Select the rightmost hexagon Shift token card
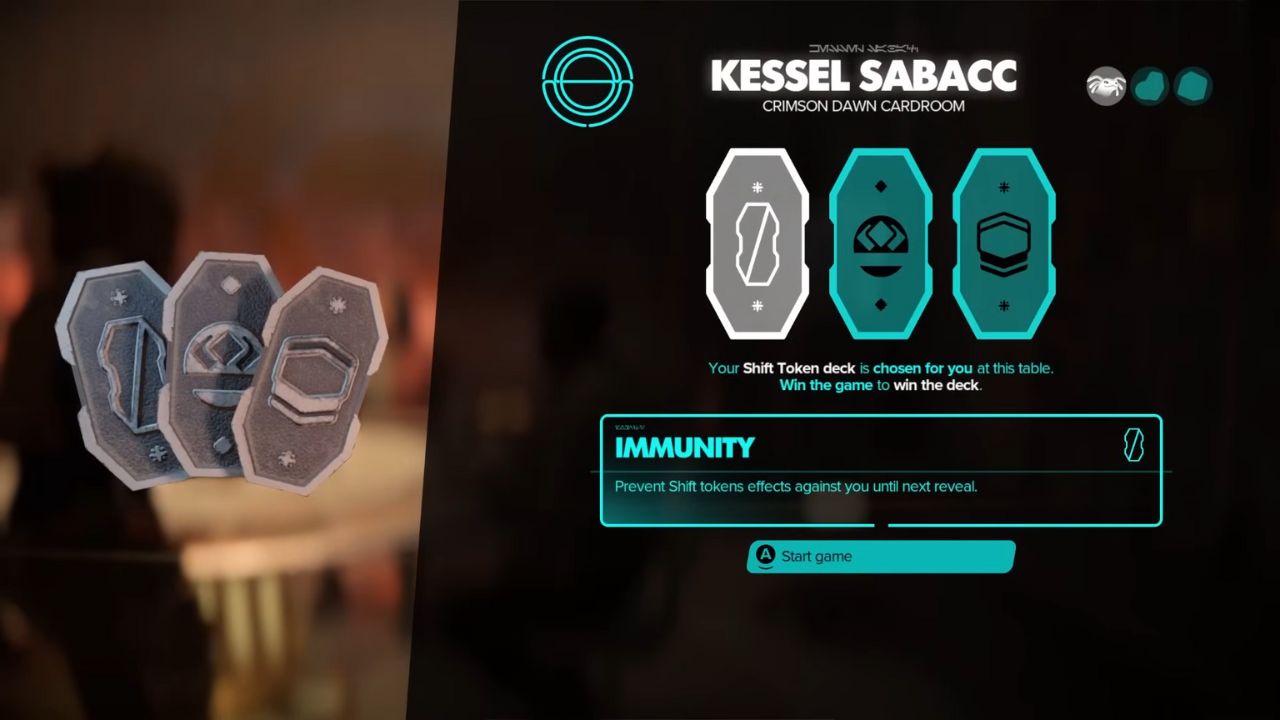The image size is (1280, 720). tap(1004, 243)
